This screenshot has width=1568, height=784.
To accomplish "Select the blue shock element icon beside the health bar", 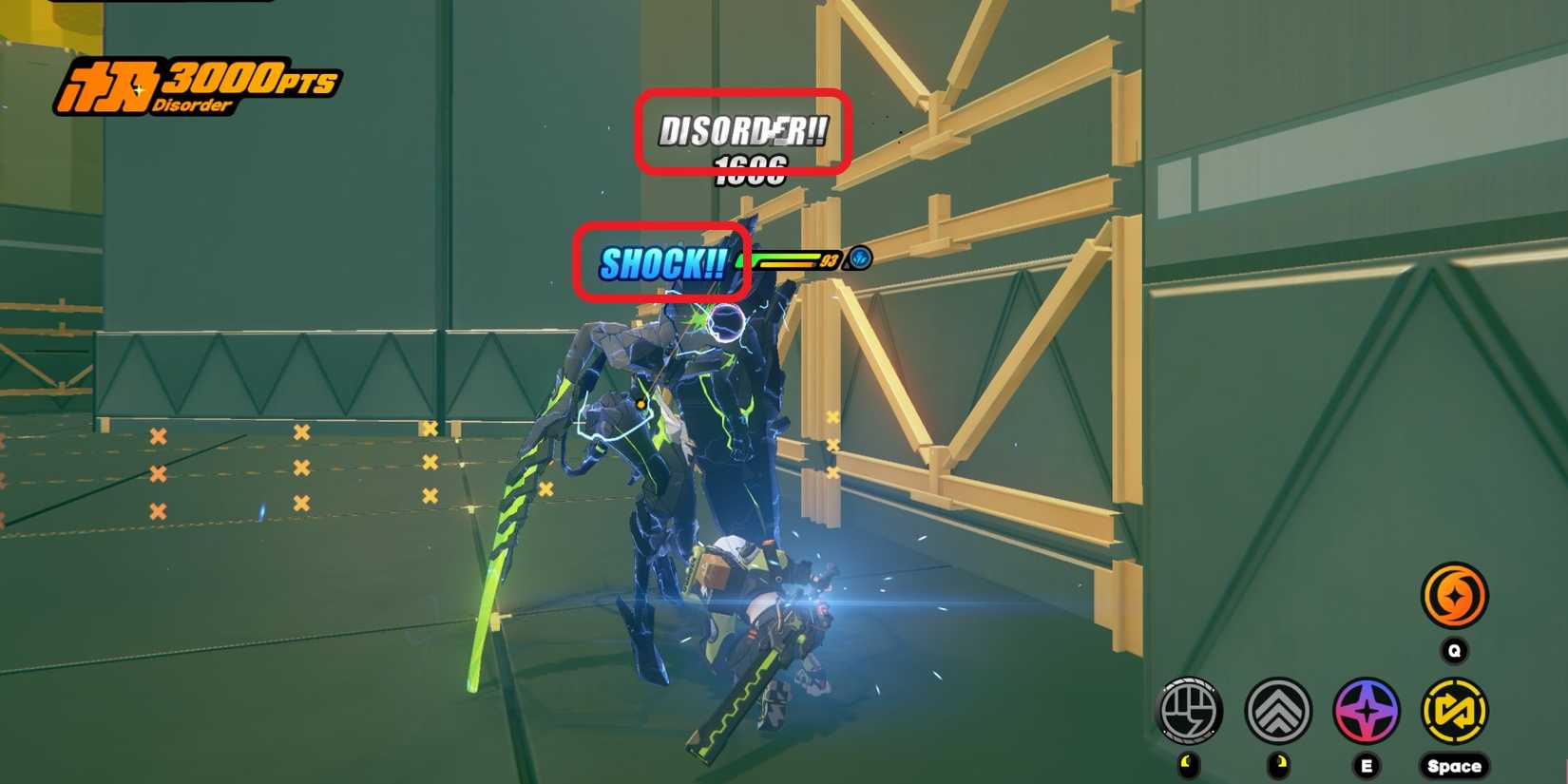I will (x=861, y=258).
